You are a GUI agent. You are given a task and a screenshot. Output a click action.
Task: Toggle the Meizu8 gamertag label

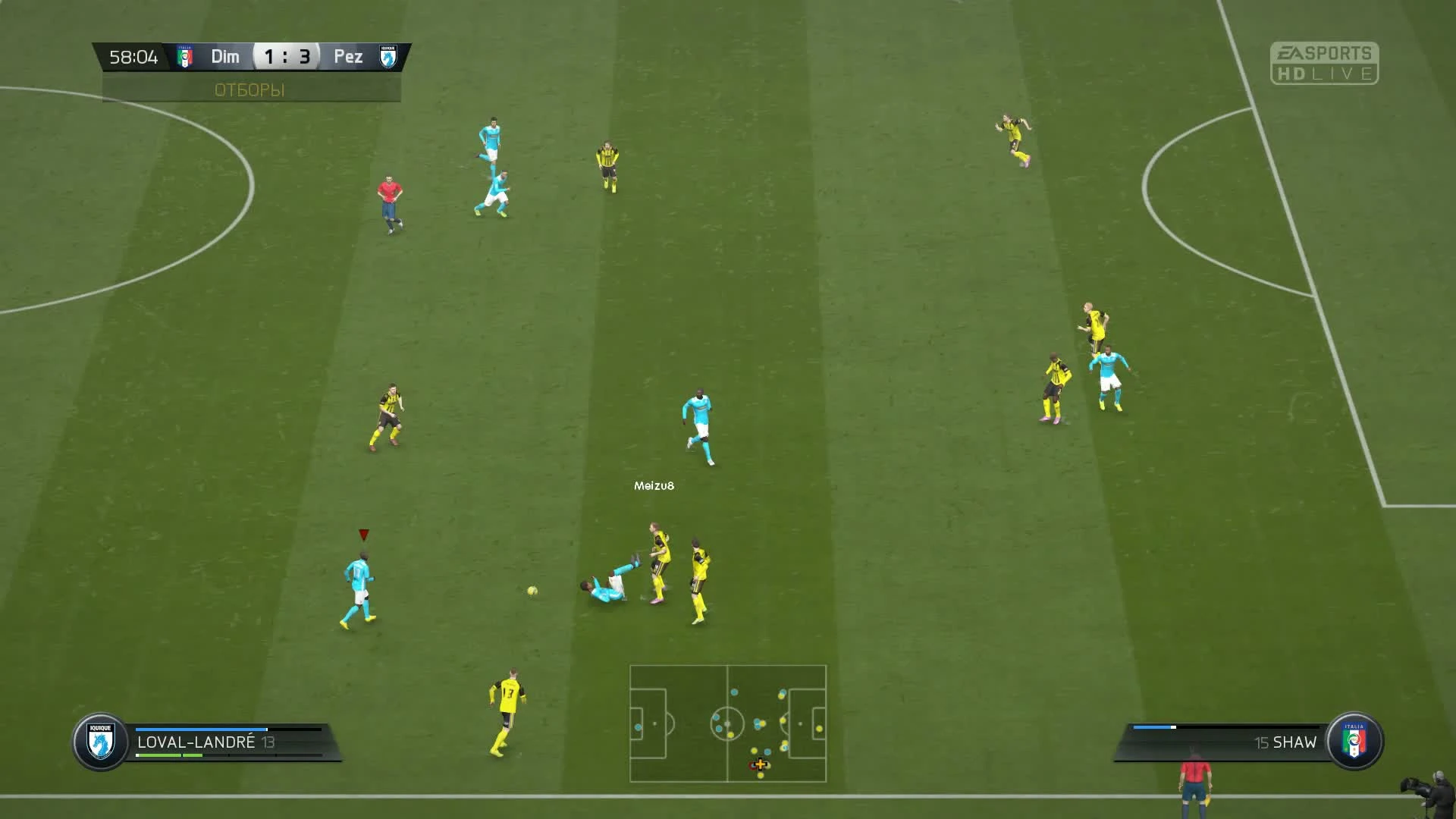click(654, 487)
